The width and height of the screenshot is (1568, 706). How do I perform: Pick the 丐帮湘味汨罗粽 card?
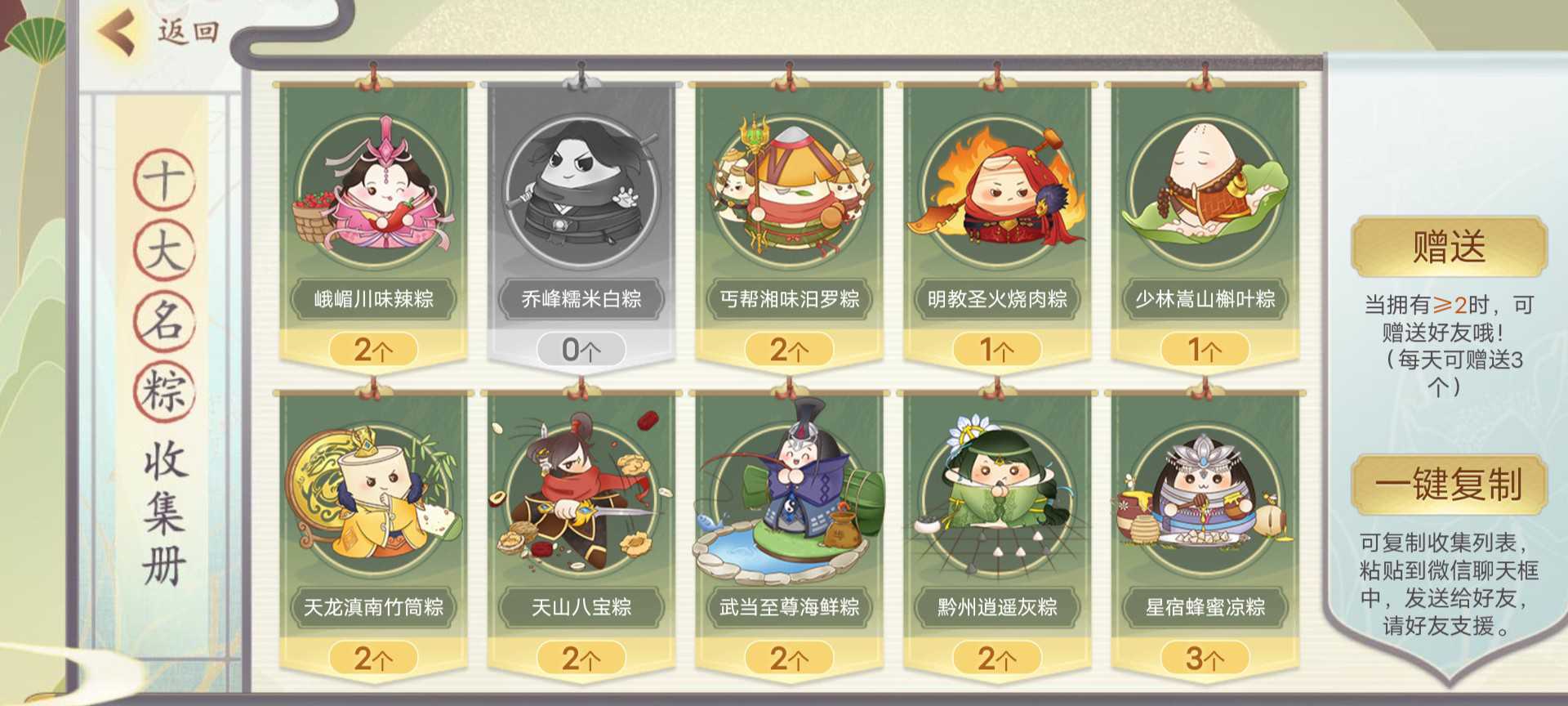(x=789, y=221)
